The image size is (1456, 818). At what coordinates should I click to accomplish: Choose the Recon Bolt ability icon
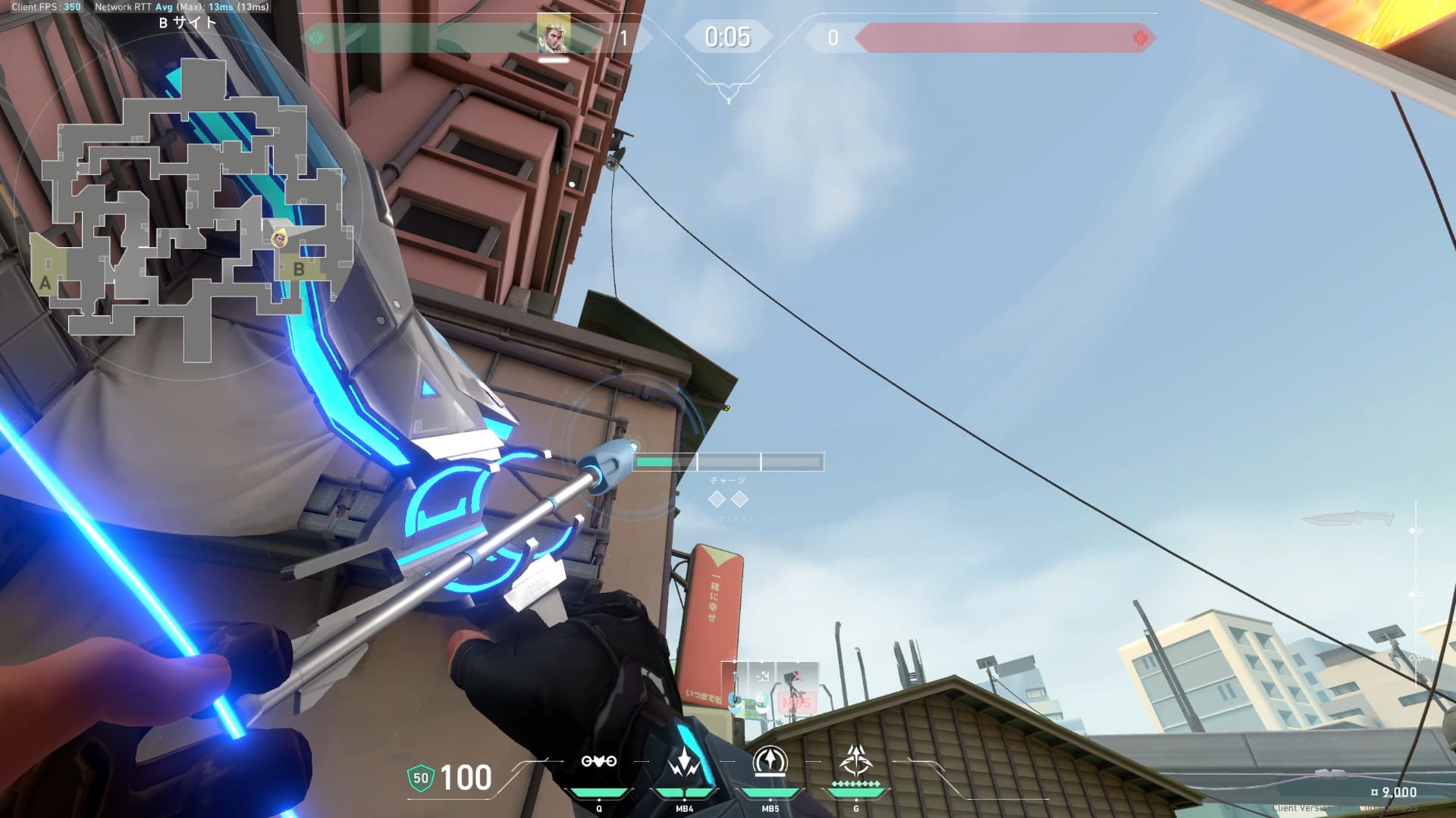coord(770,762)
